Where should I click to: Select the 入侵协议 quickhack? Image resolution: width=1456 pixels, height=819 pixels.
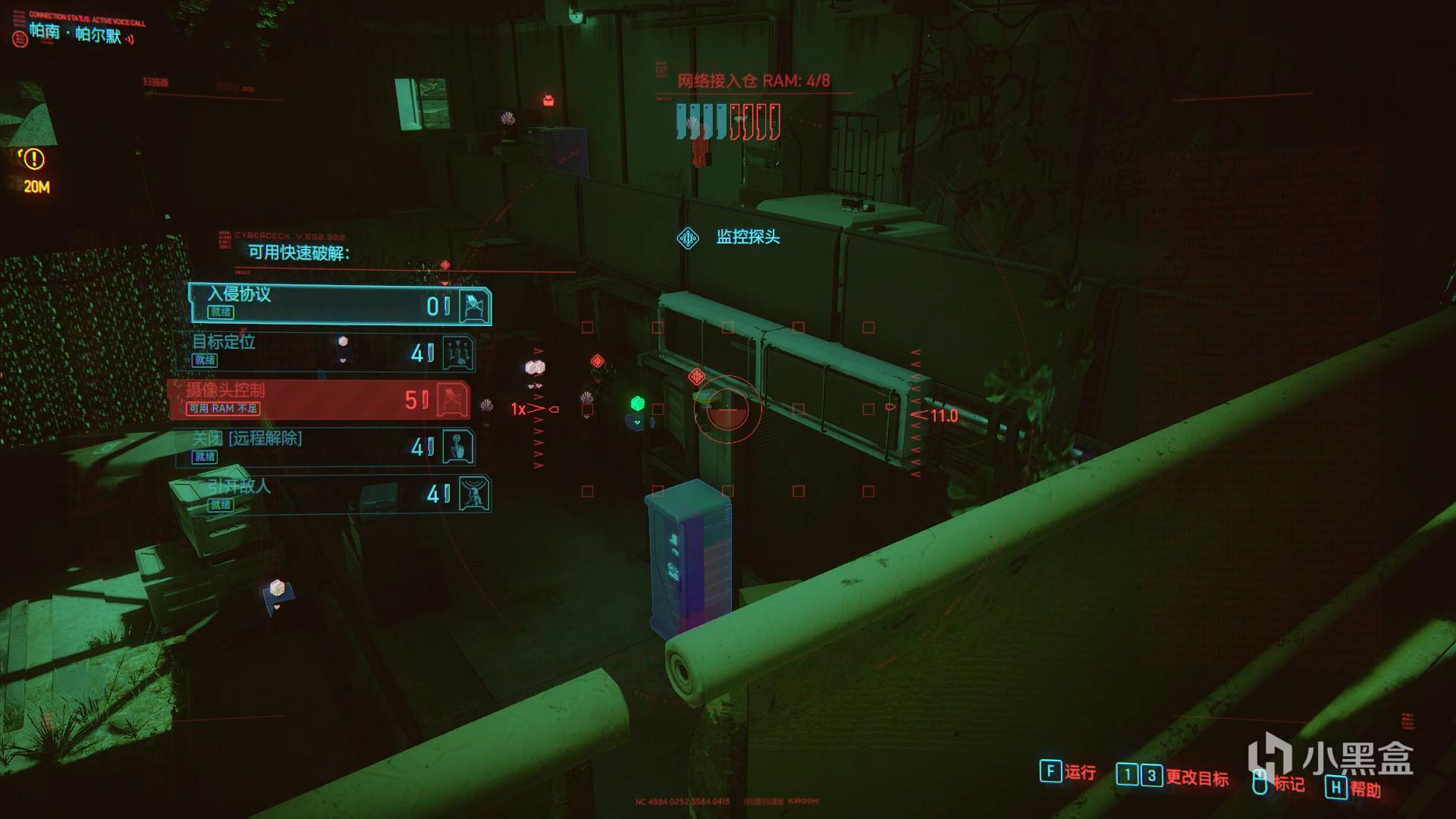[340, 304]
